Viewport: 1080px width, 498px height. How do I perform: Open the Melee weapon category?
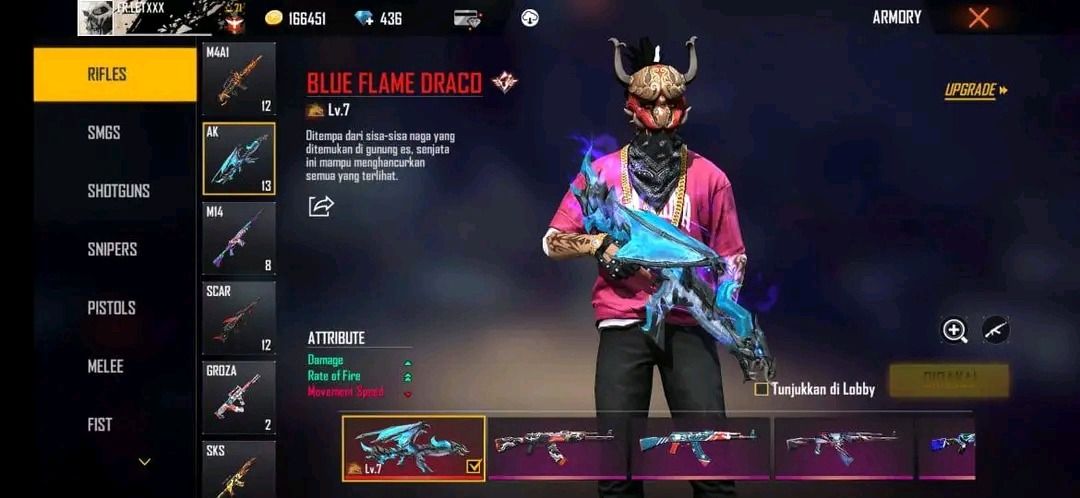[x=105, y=366]
